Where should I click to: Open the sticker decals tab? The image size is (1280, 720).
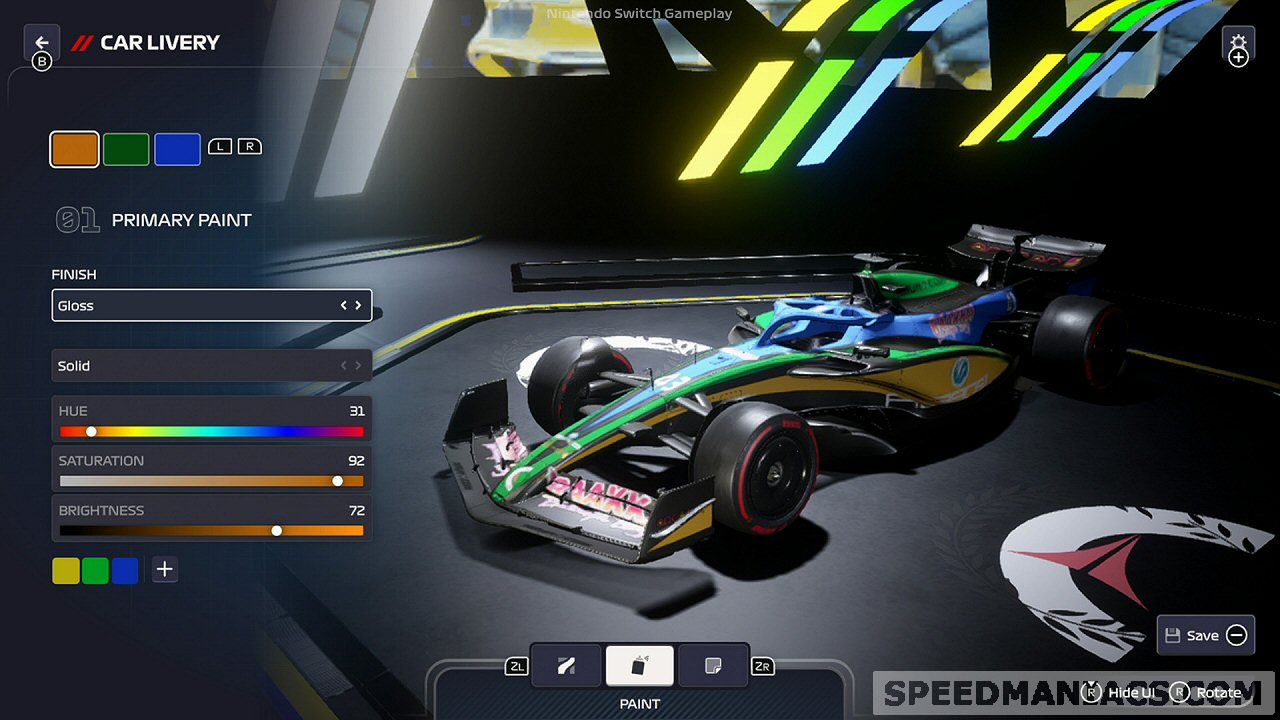coord(713,666)
